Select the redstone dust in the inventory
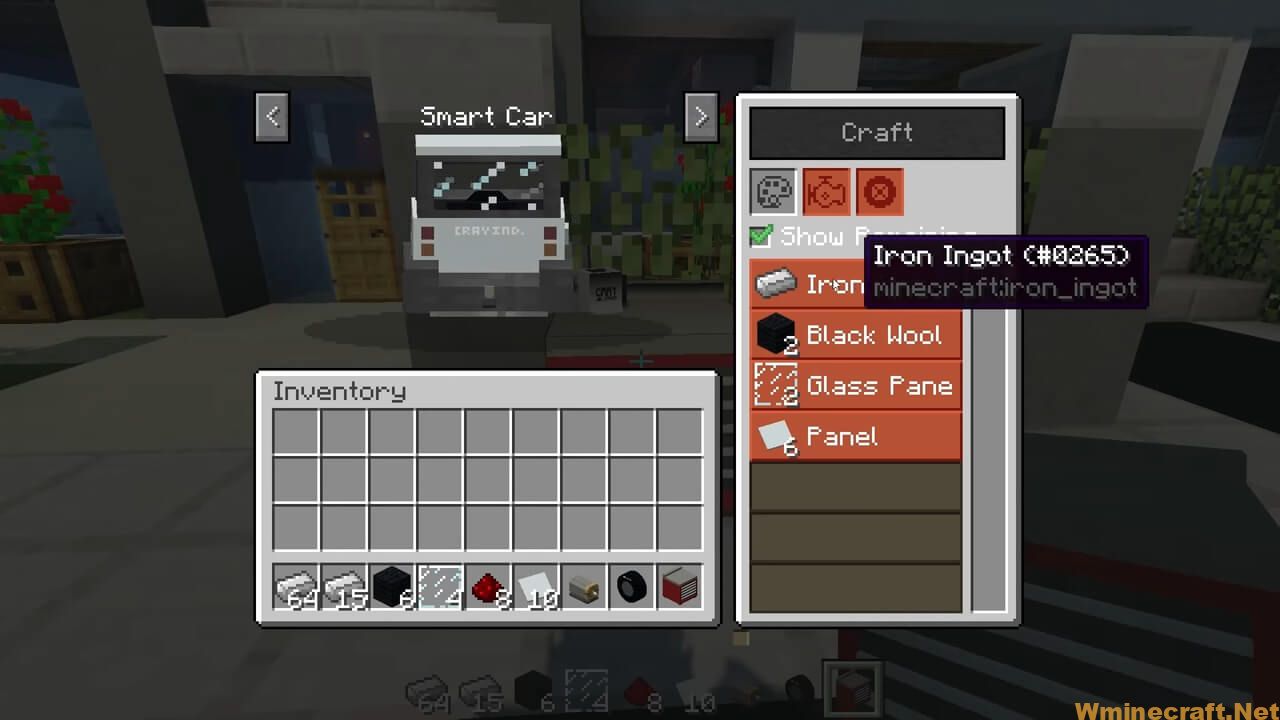 point(487,586)
